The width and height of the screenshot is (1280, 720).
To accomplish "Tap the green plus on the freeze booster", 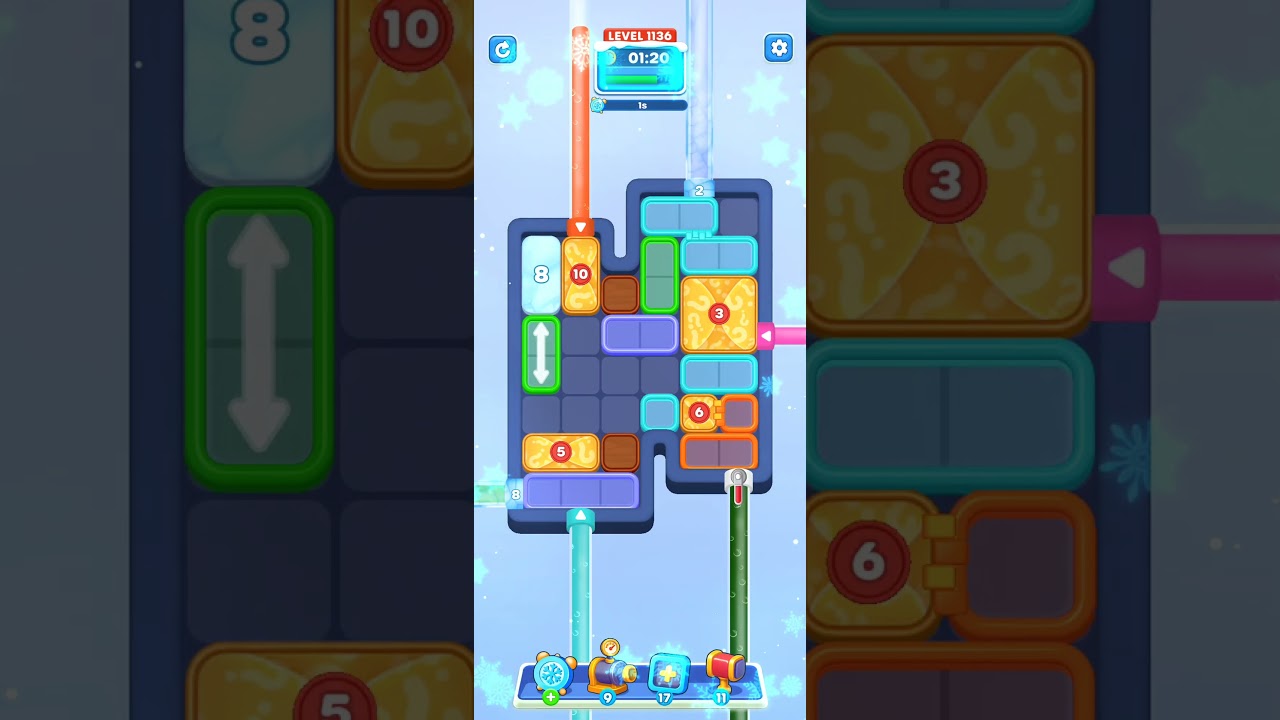I will [550, 695].
